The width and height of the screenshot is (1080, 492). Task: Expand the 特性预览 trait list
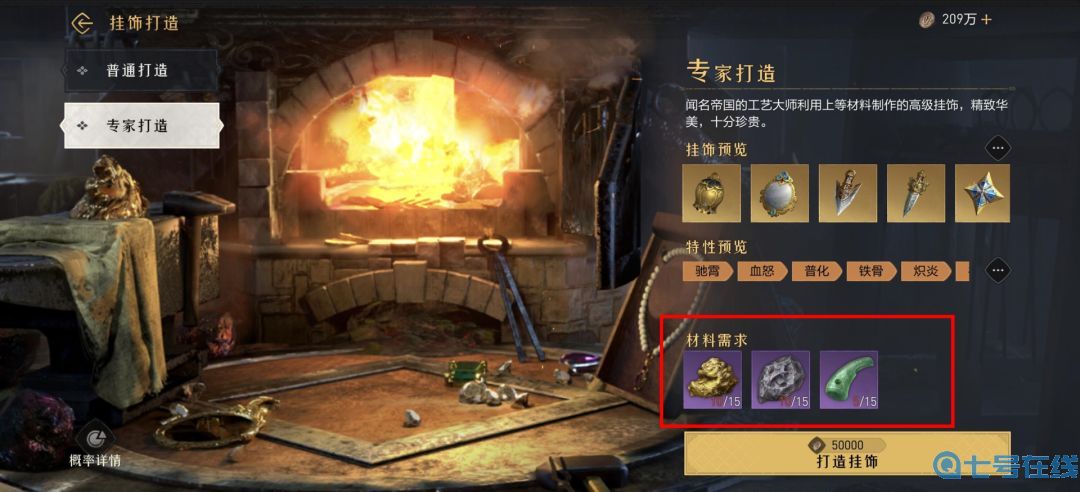(x=997, y=271)
